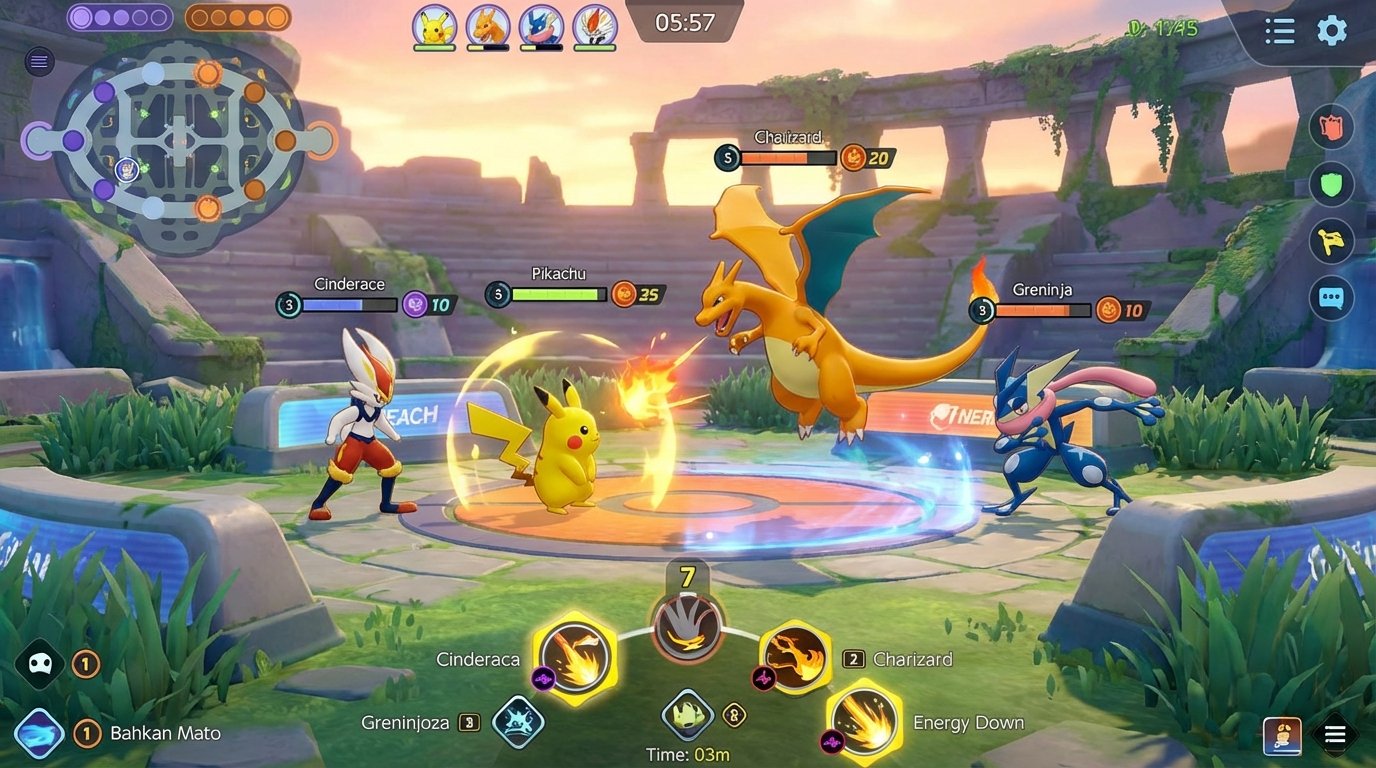1376x768 pixels.
Task: Open the Settings gear
Action: pos(1331,31)
